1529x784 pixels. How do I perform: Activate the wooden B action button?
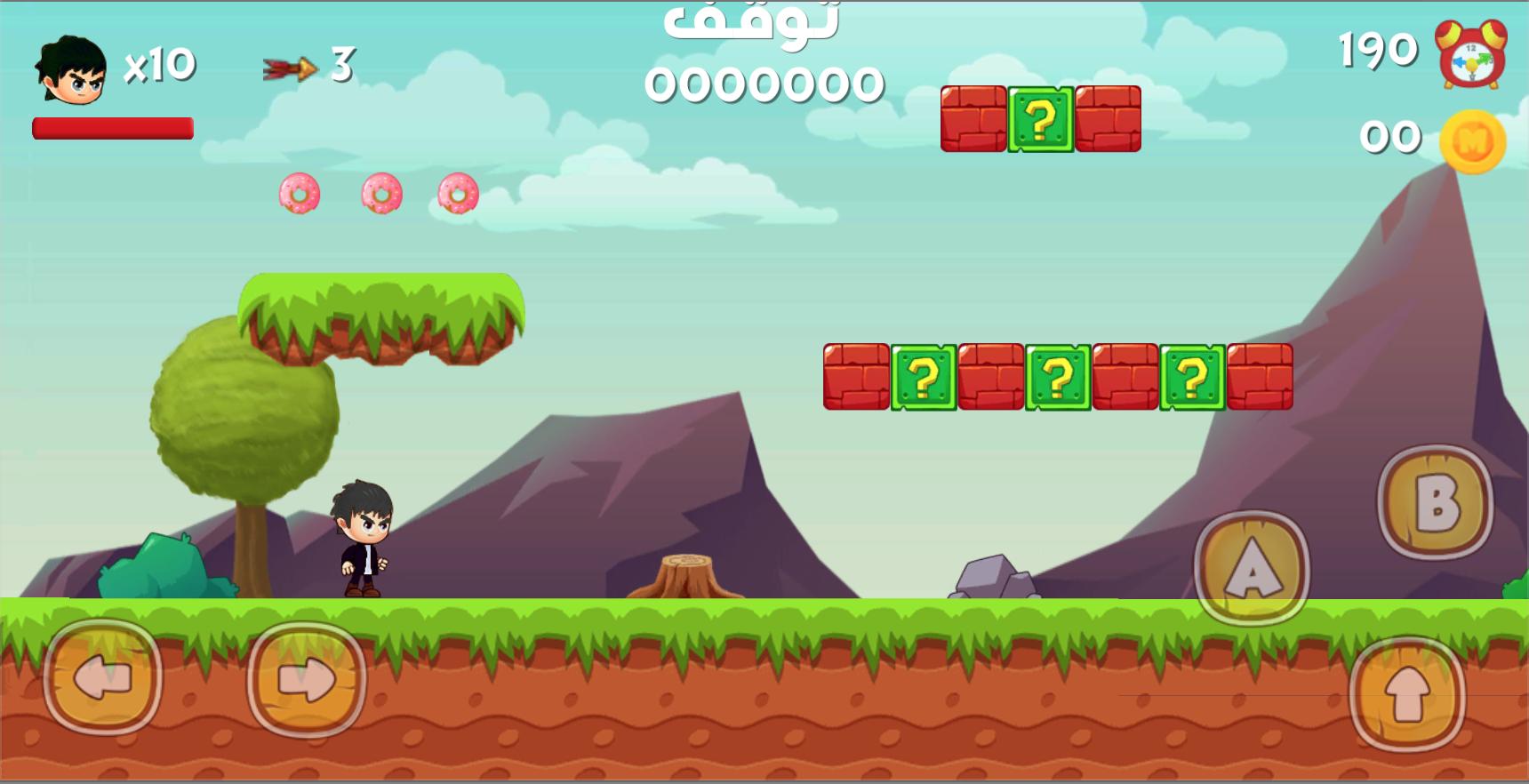[1436, 502]
